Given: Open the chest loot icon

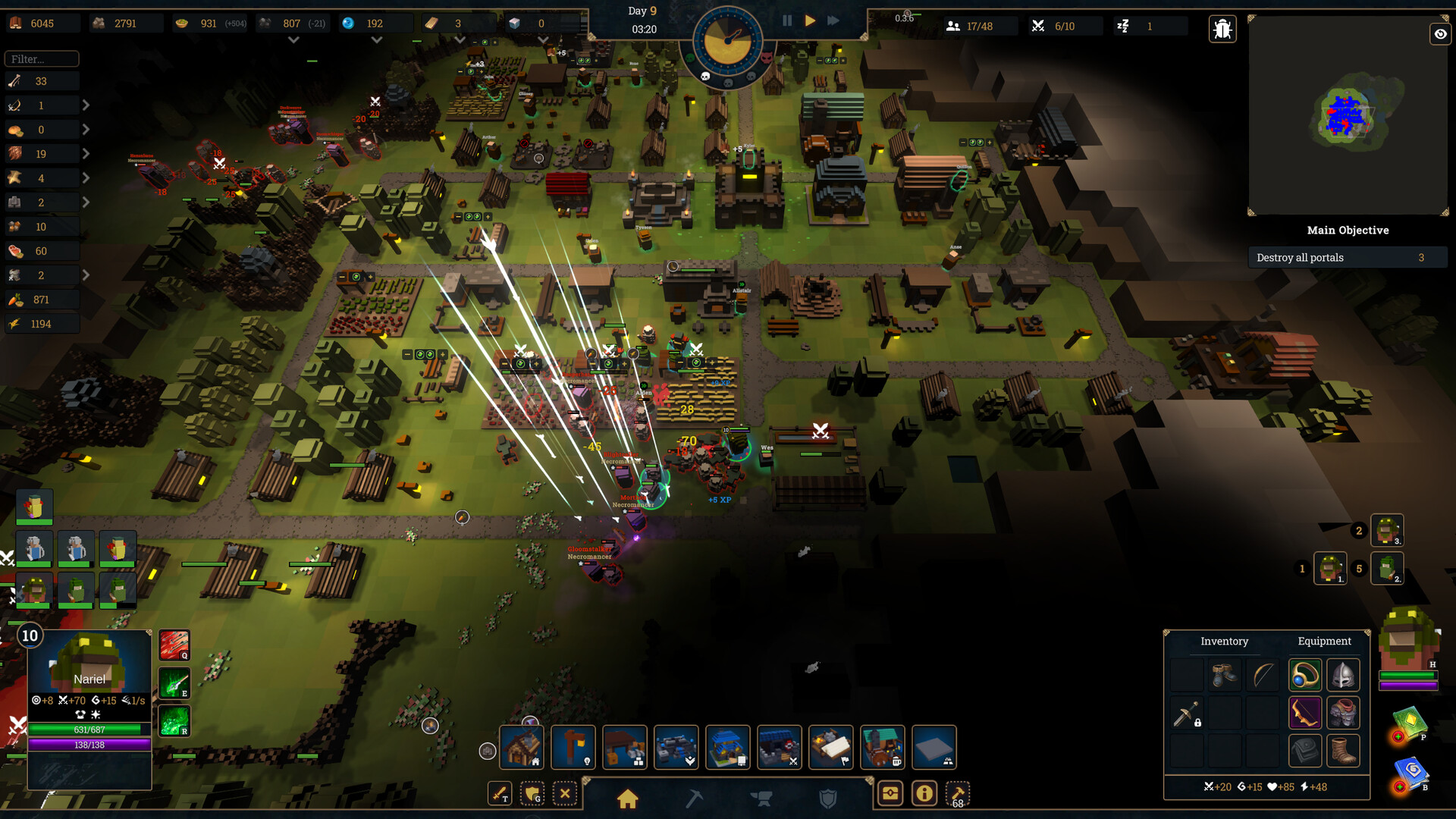Looking at the screenshot, I should pyautogui.click(x=890, y=793).
